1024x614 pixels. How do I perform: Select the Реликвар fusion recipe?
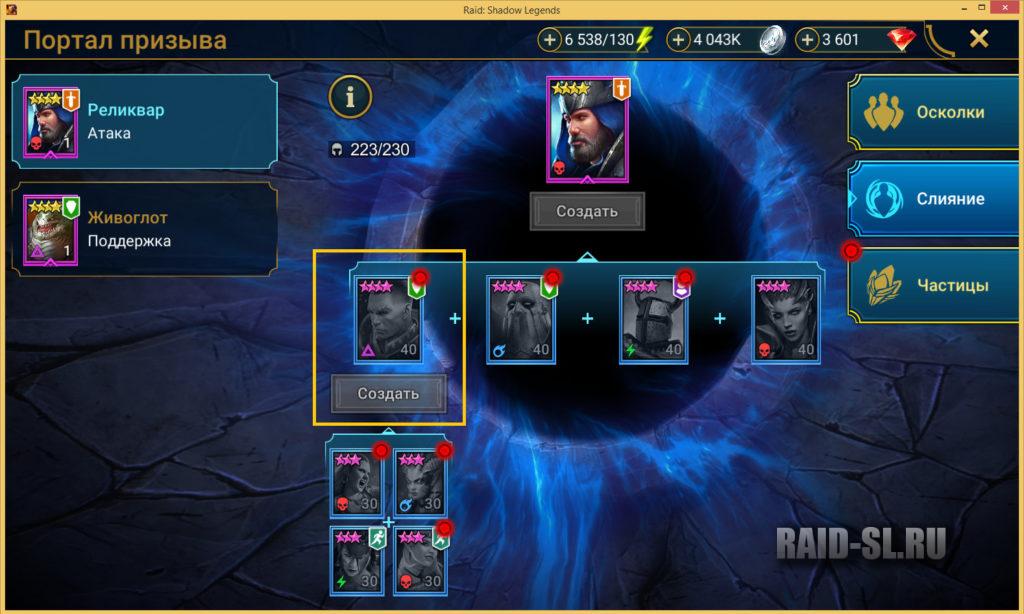145,121
